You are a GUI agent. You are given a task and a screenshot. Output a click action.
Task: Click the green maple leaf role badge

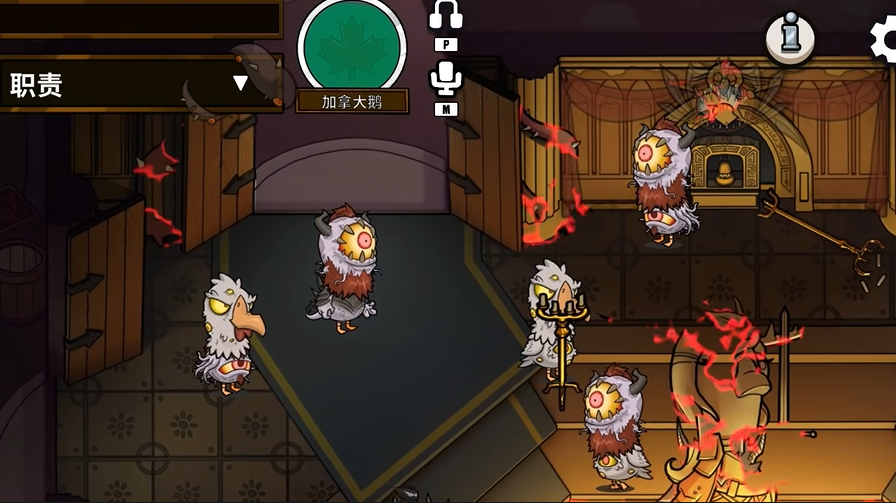351,46
